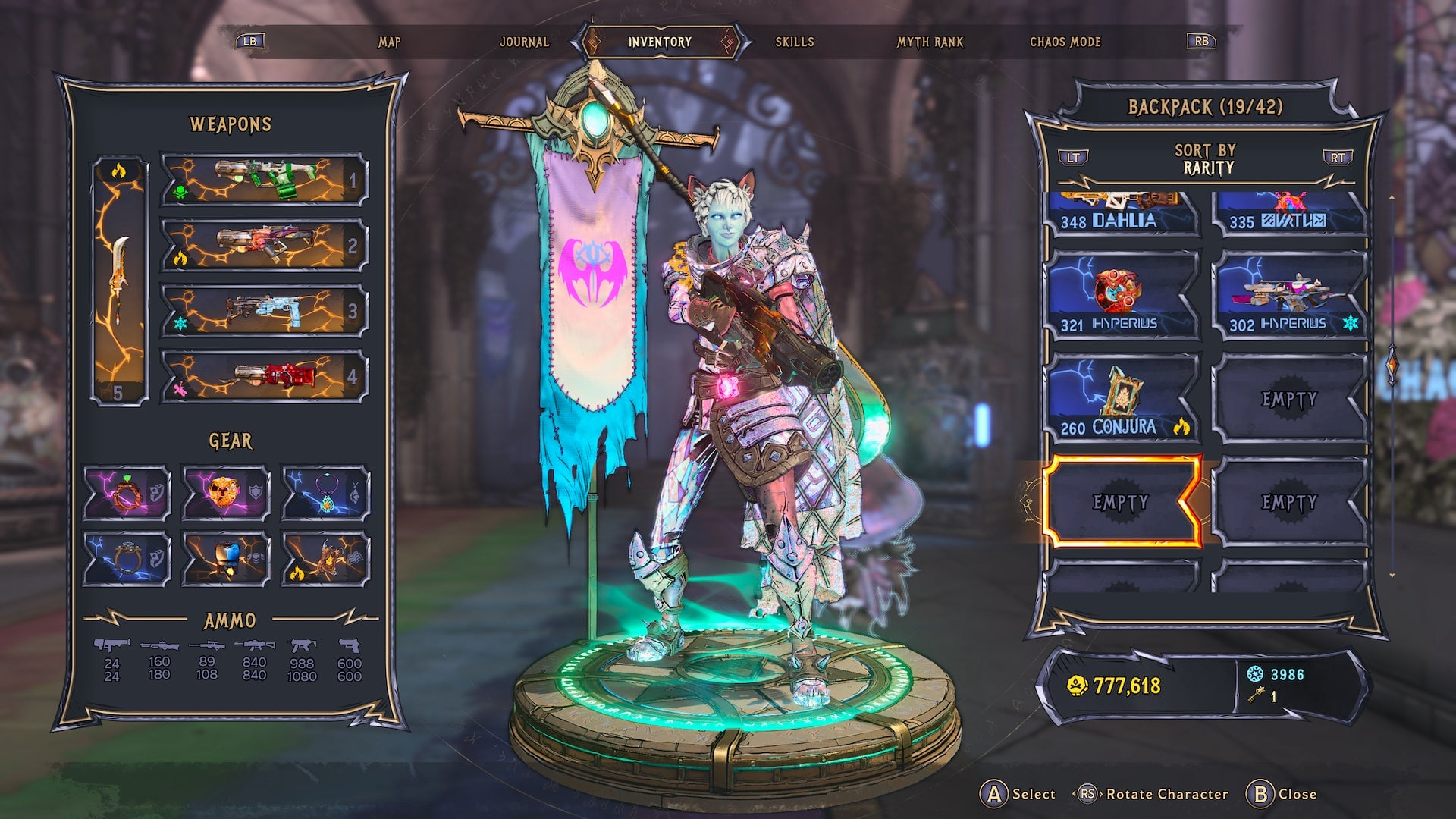Screen dimensions: 1456x819
Task: Switch to the Skills tab
Action: 795,42
